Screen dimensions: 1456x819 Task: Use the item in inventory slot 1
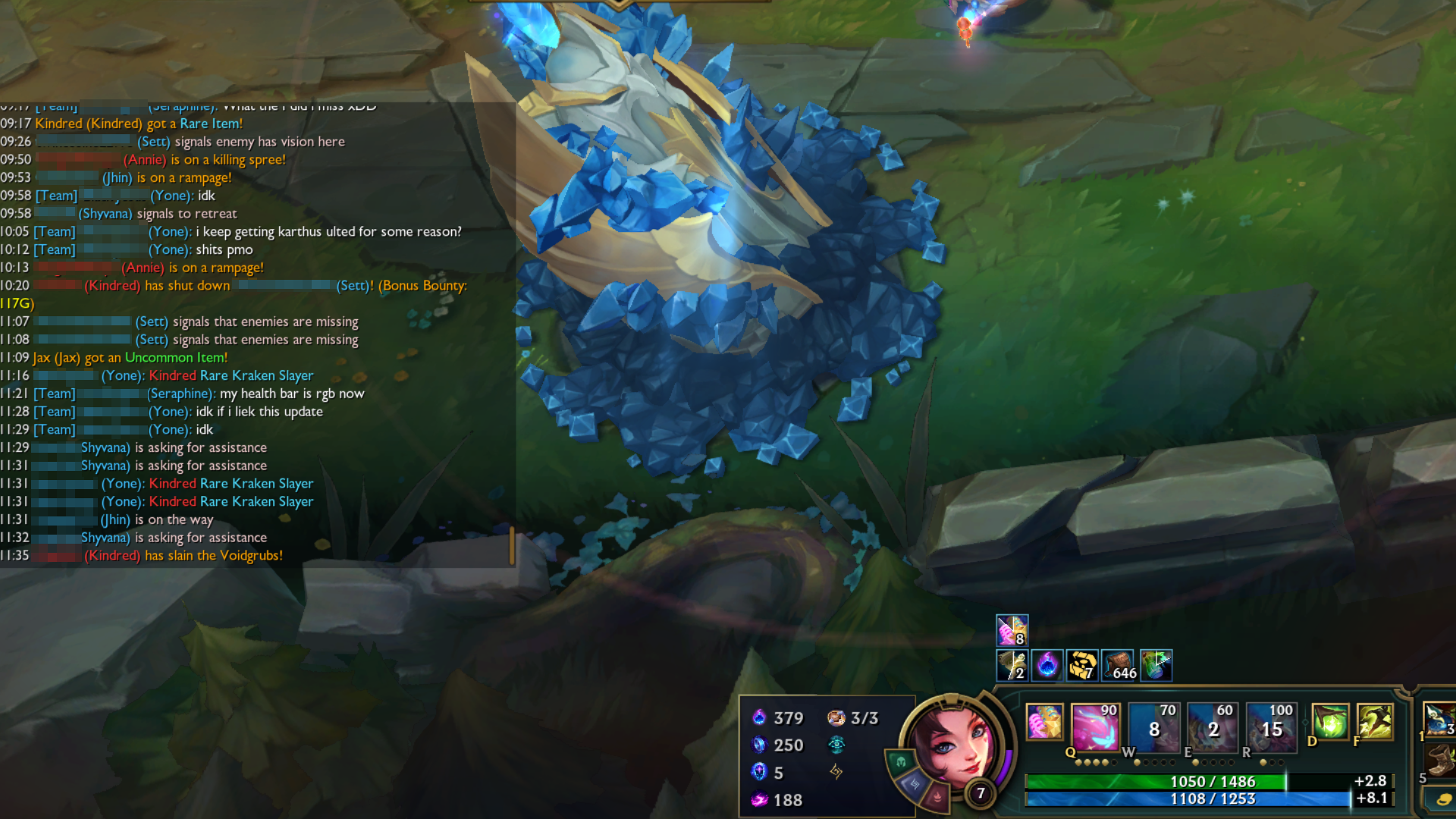pyautogui.click(x=1439, y=719)
